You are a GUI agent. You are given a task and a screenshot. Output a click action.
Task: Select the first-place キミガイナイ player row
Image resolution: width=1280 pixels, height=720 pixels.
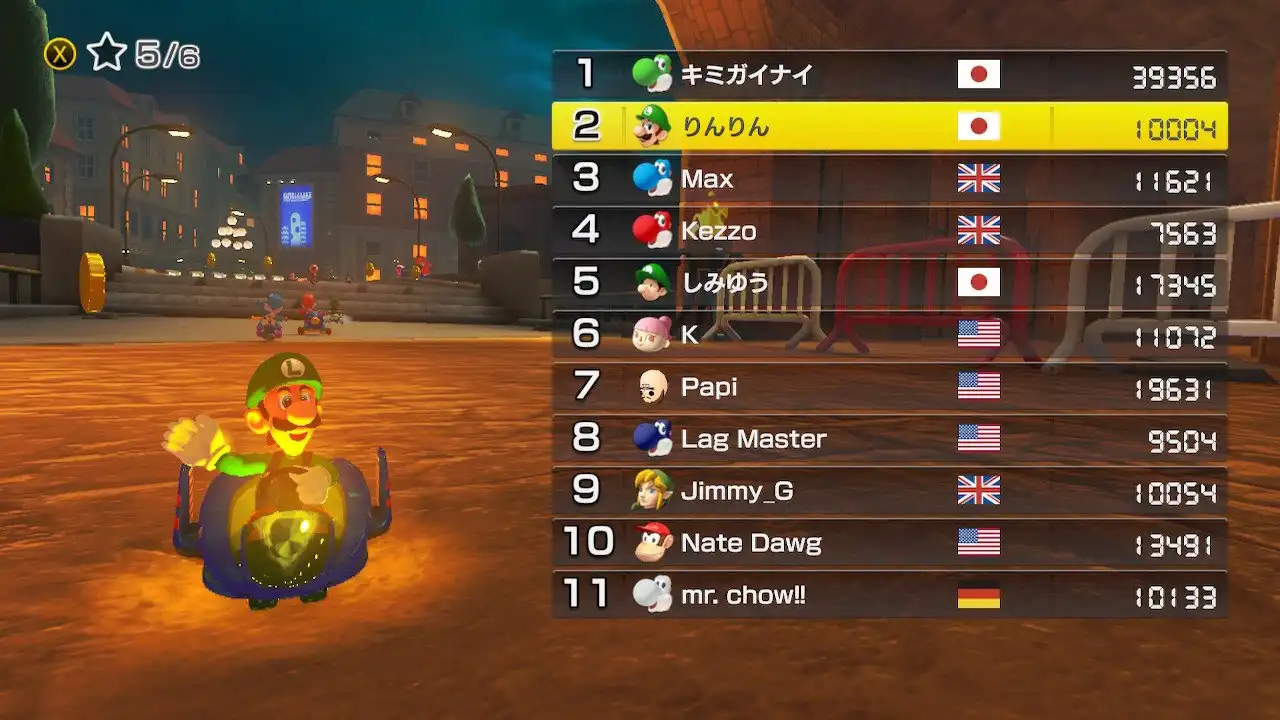[x=889, y=75]
